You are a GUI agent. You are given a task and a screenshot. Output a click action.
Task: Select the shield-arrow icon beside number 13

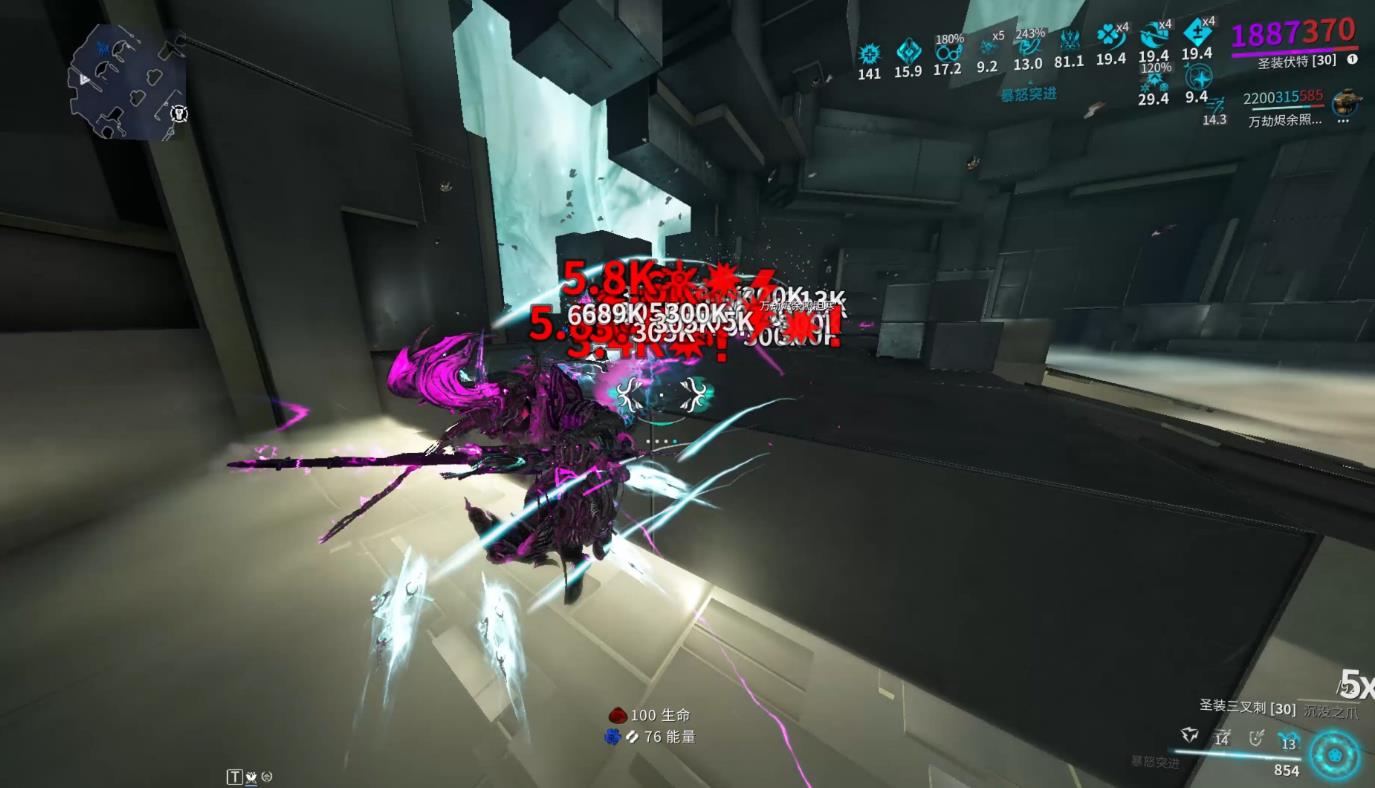tap(1257, 735)
